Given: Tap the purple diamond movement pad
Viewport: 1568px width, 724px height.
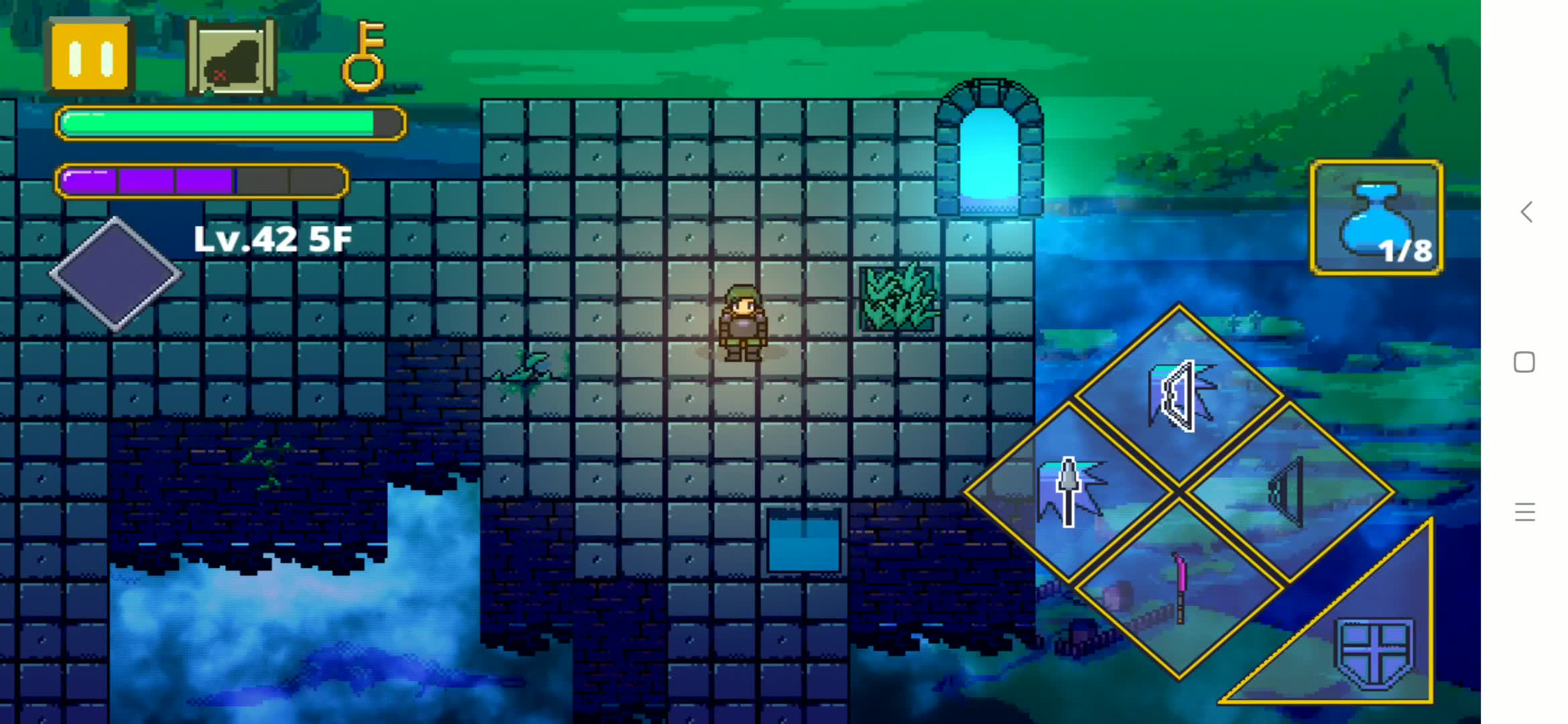Looking at the screenshot, I should pos(115,274).
